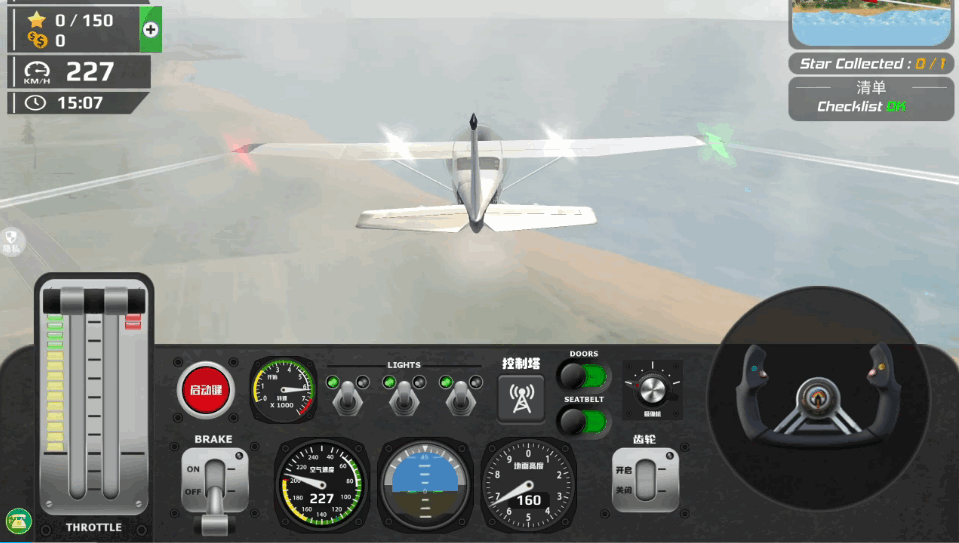959x543 pixels.
Task: Tap the green plus button beside coins
Action: (151, 29)
